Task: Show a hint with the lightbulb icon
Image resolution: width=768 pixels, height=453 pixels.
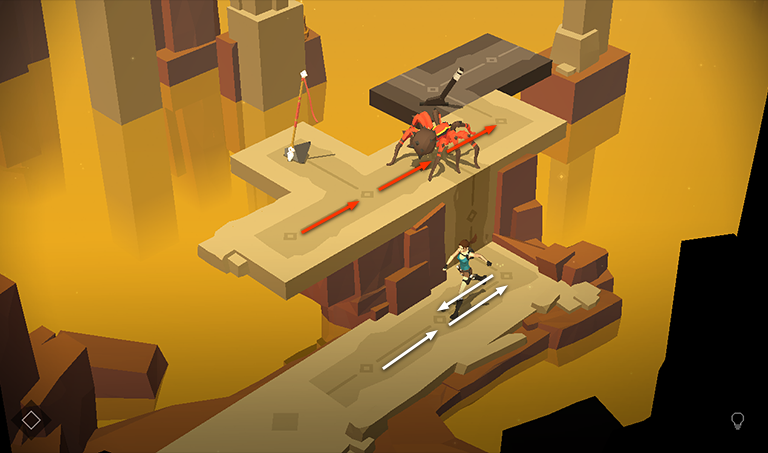Action: click(x=738, y=420)
